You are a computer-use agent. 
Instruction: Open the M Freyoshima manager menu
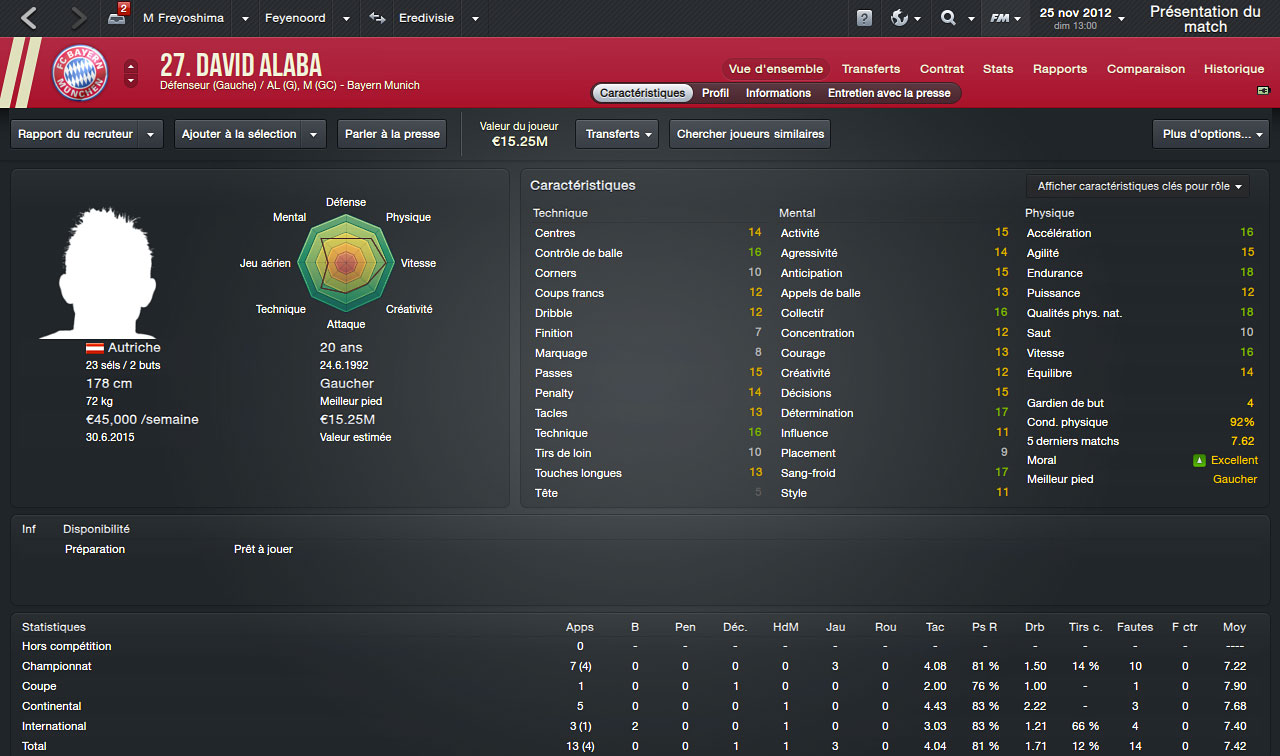(184, 18)
